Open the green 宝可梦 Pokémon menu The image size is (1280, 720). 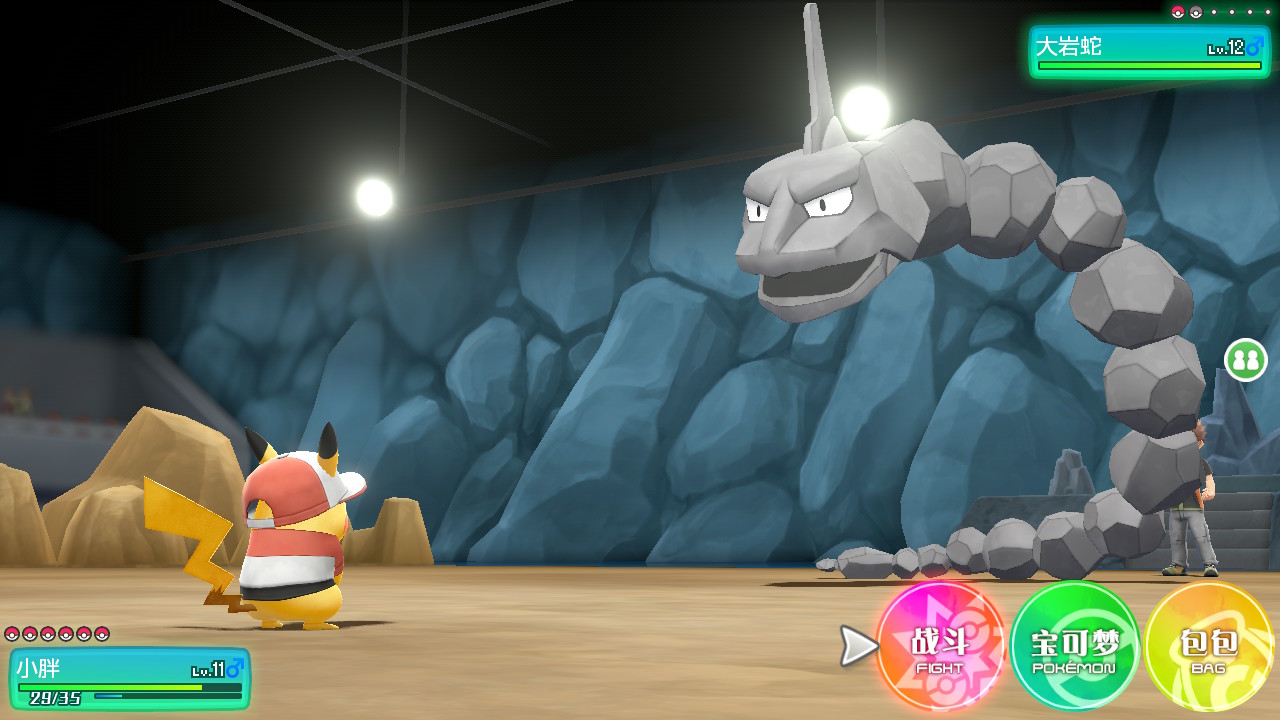pyautogui.click(x=1075, y=647)
